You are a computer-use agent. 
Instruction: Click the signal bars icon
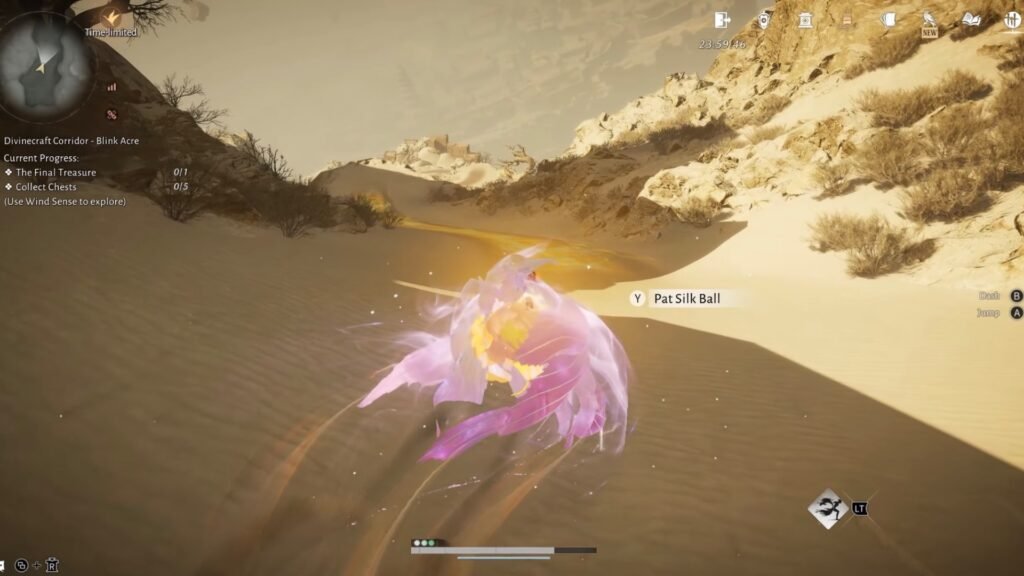(111, 87)
